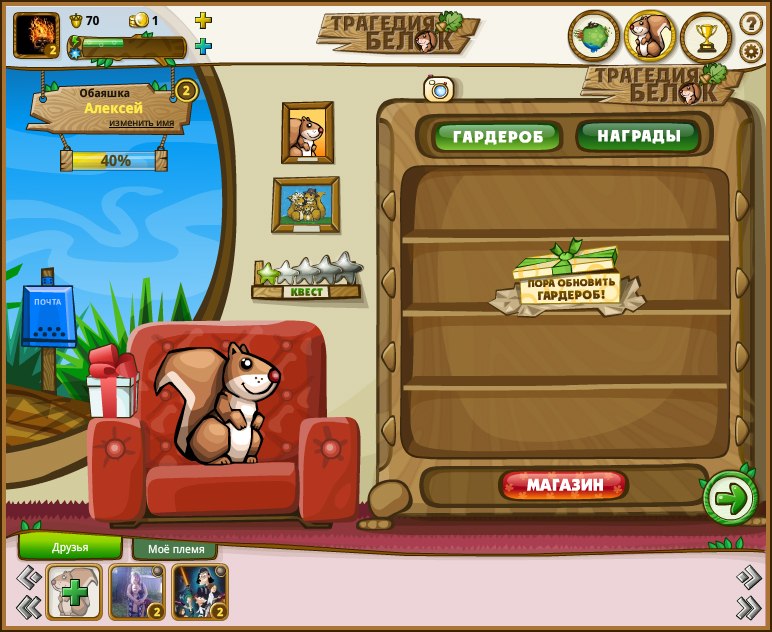
Task: Open the Гардероб wardrobe tab
Action: tap(497, 136)
